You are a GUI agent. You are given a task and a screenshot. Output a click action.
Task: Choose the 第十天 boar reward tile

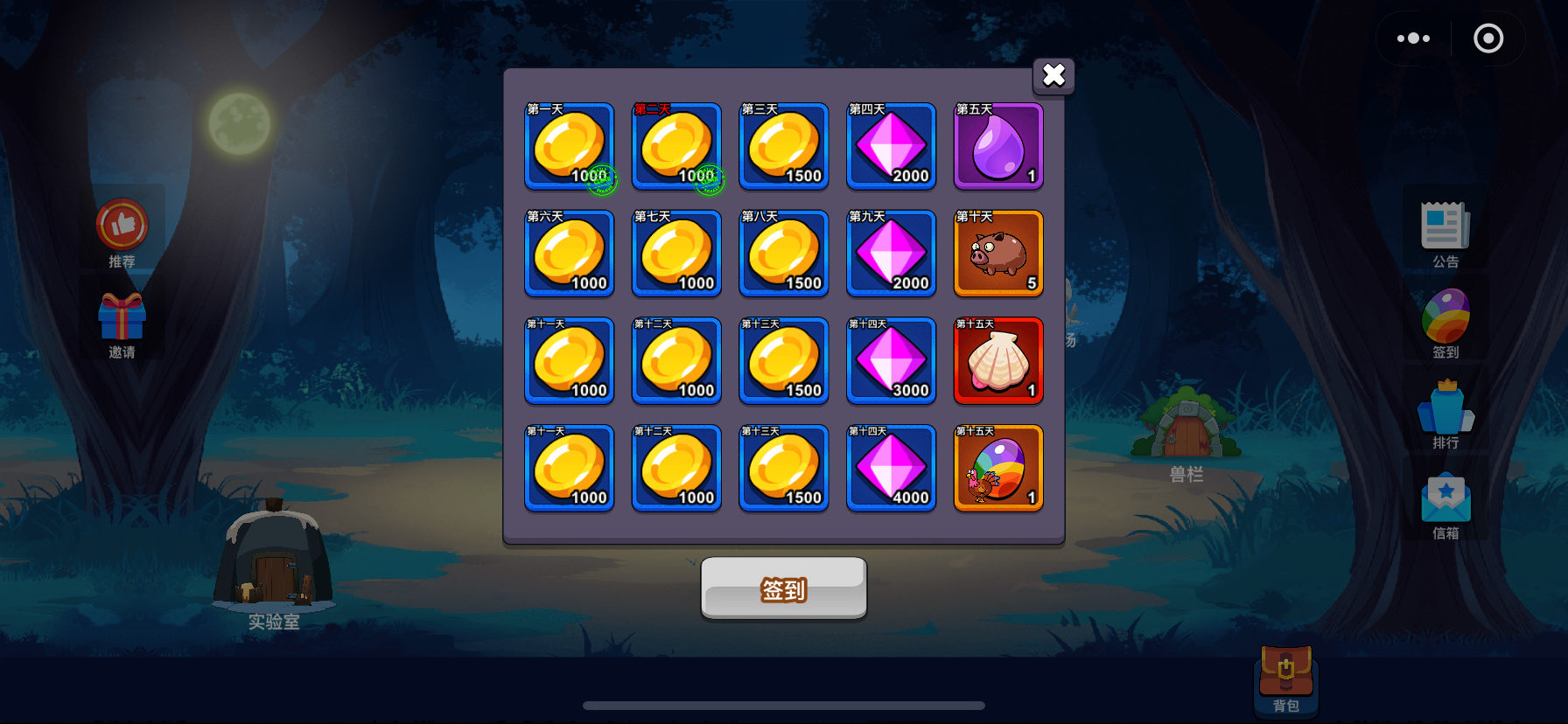click(998, 254)
